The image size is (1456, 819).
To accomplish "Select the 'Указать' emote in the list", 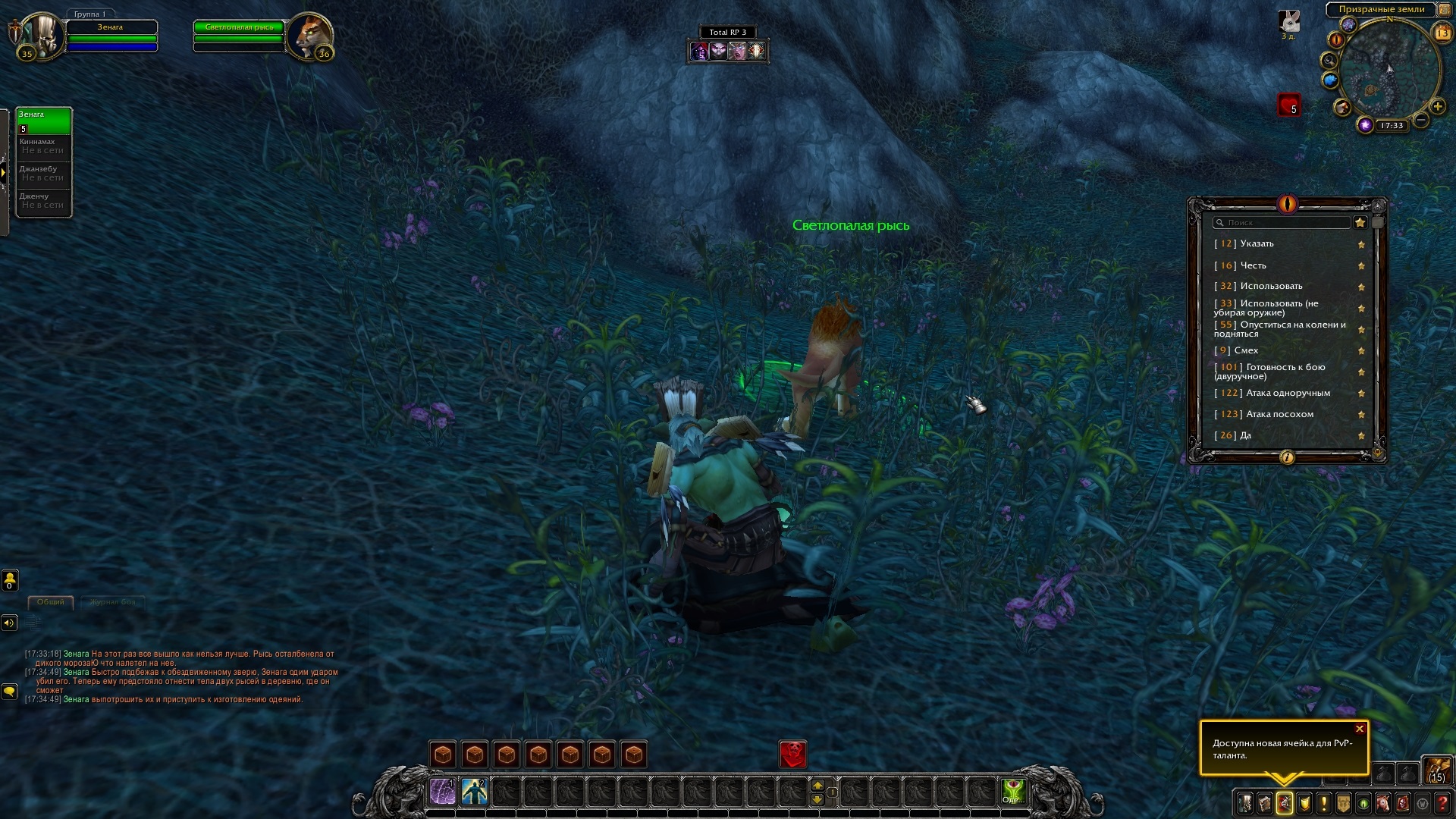I will (1257, 243).
